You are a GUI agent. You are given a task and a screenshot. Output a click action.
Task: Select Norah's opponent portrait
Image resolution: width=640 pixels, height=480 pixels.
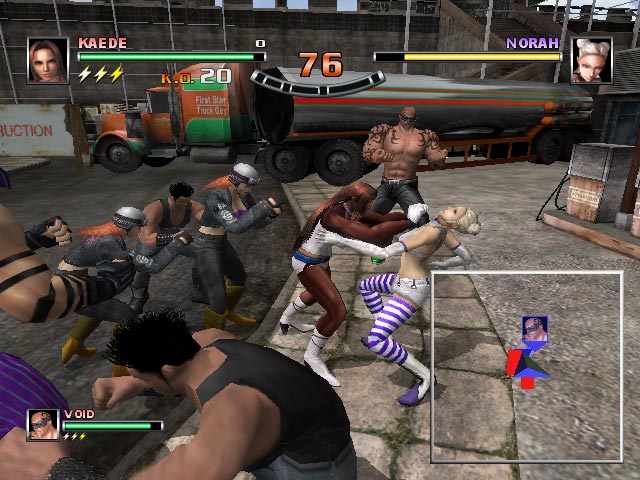pos(591,60)
